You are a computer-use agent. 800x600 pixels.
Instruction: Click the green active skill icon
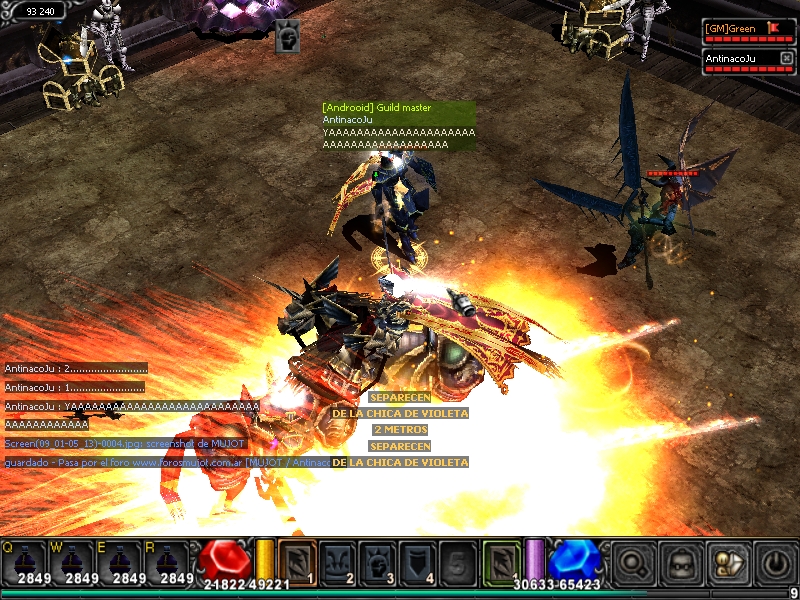[x=502, y=561]
